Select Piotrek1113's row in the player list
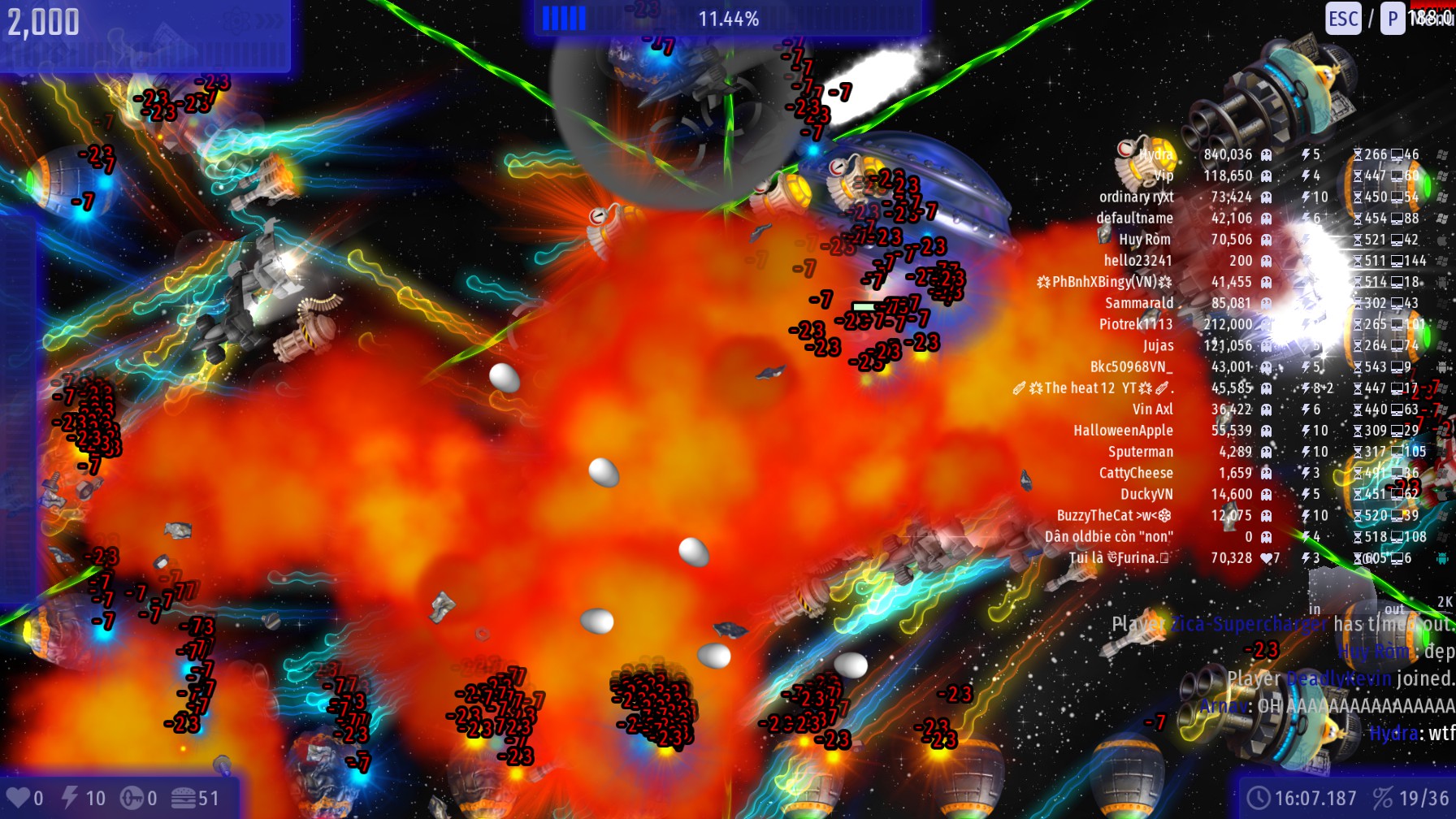Screen dimensions: 1456x819 coord(1136,324)
